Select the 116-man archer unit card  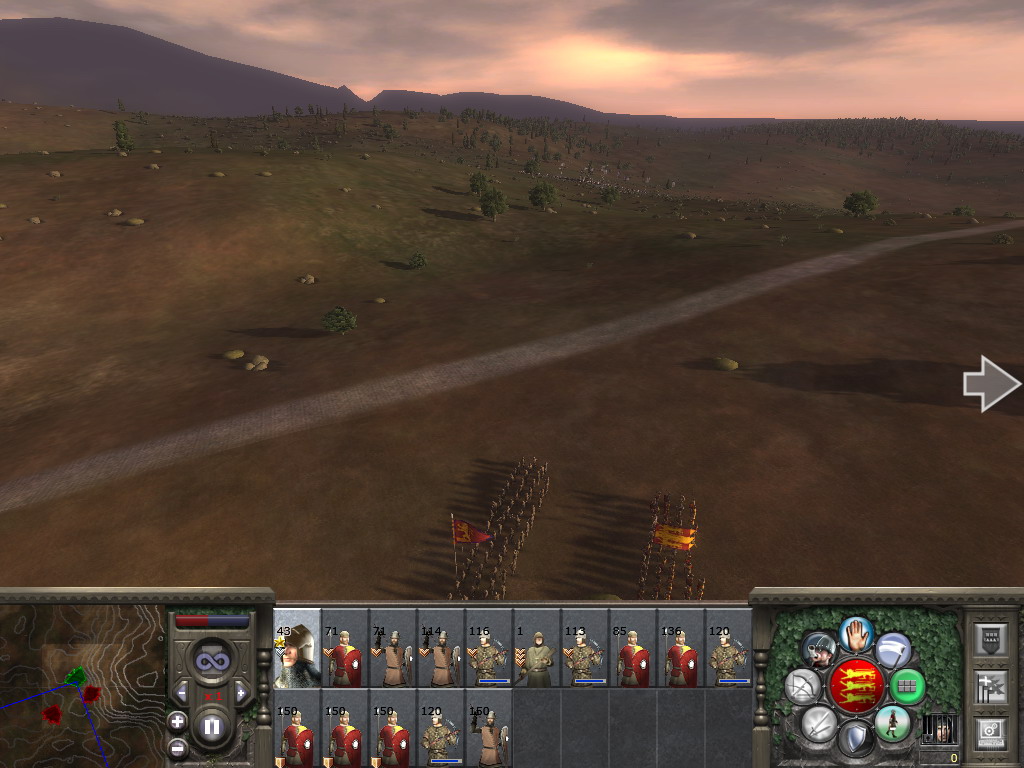[489, 648]
